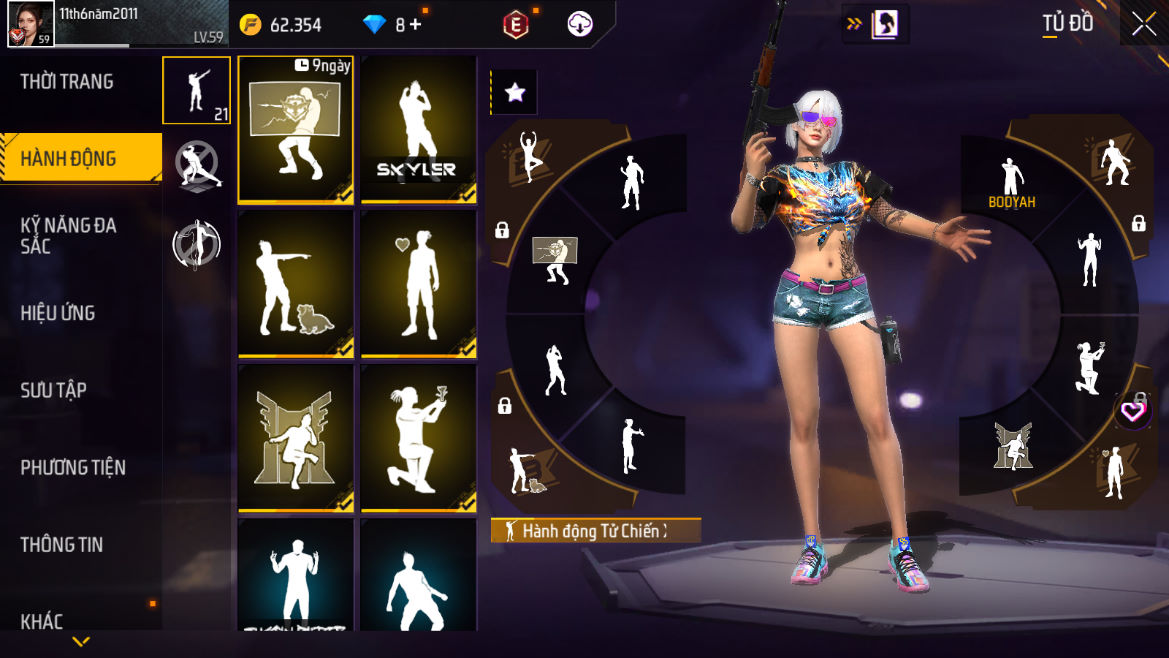1169x658 pixels.
Task: Open the Phương Tiện category
Action: (73, 467)
